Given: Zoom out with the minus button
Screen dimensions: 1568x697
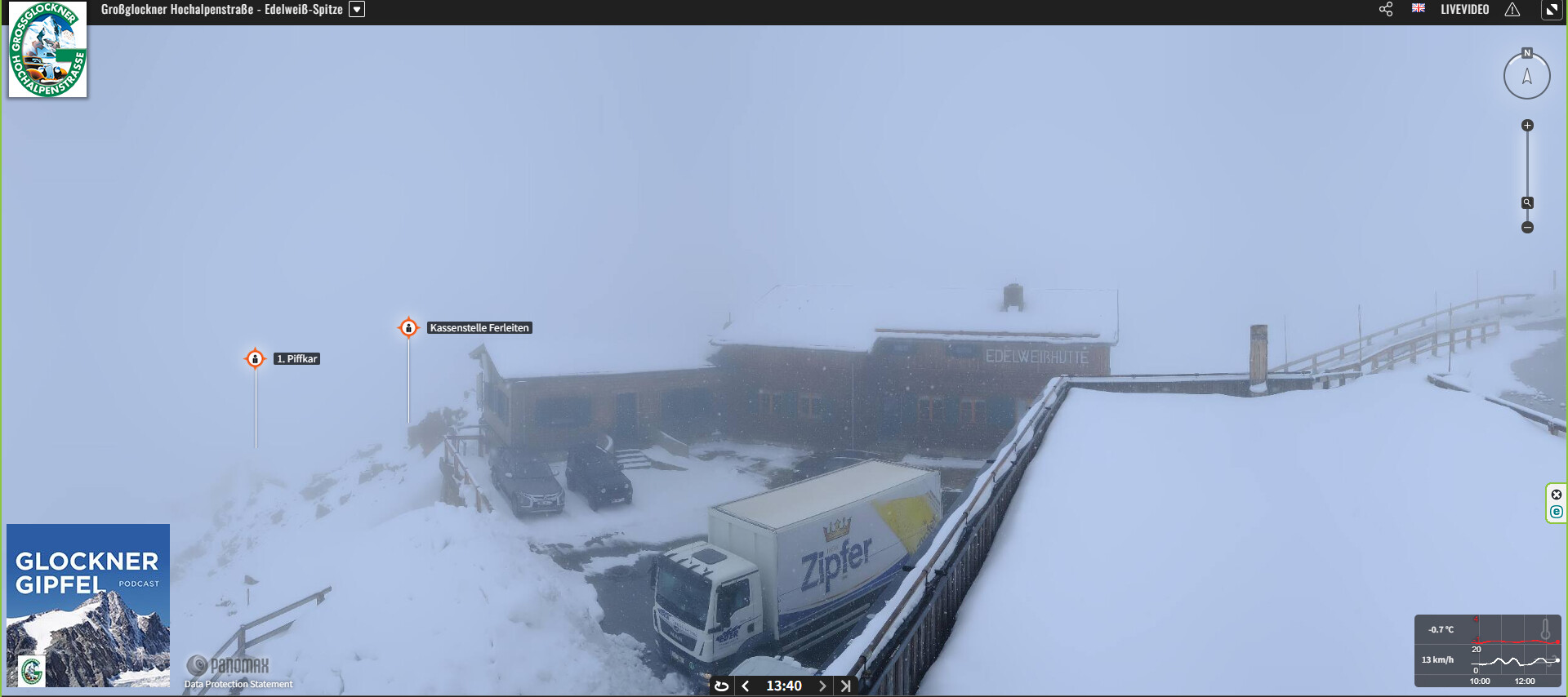Looking at the screenshot, I should click(x=1527, y=228).
